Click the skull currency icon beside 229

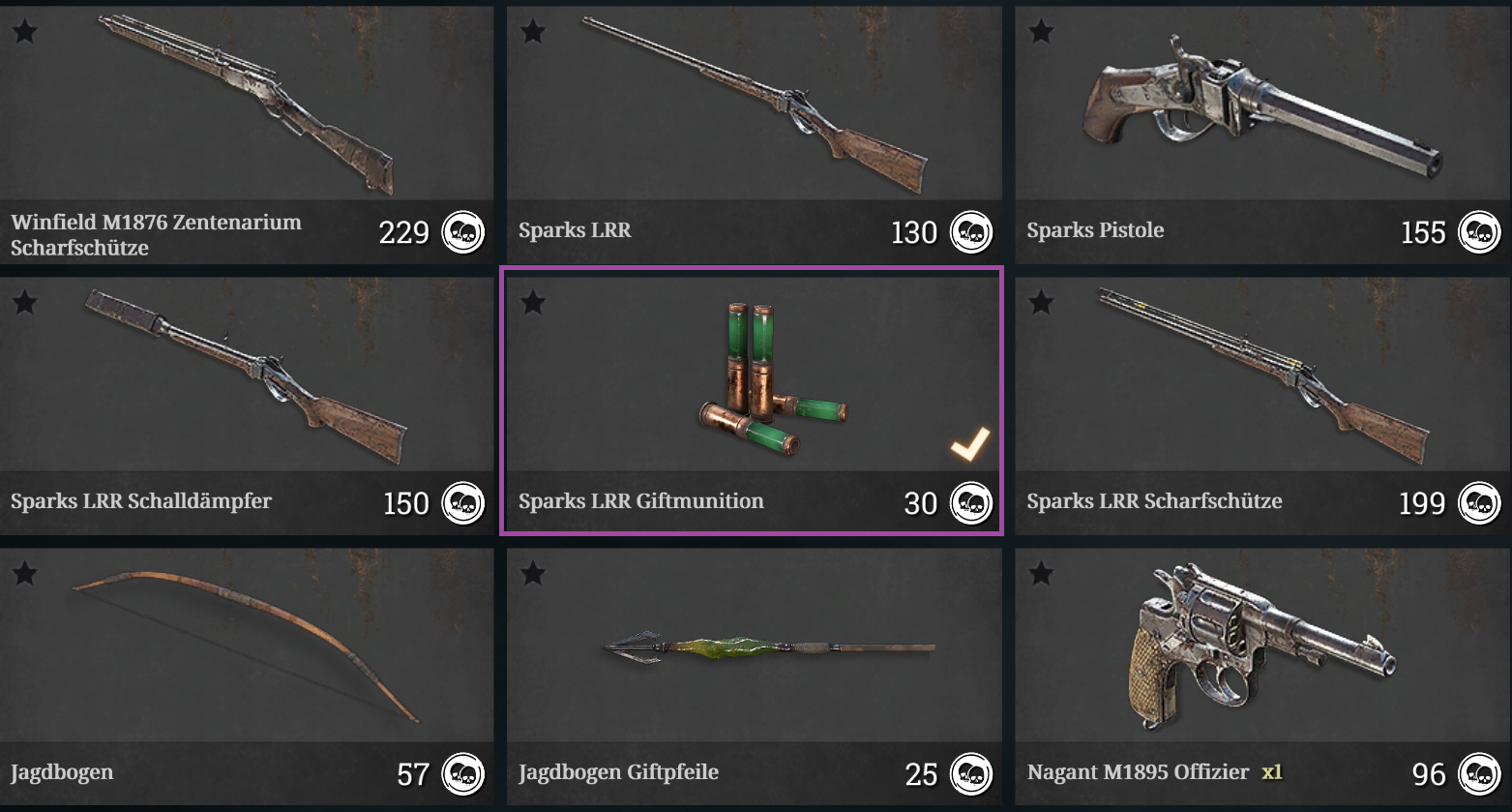[x=462, y=232]
